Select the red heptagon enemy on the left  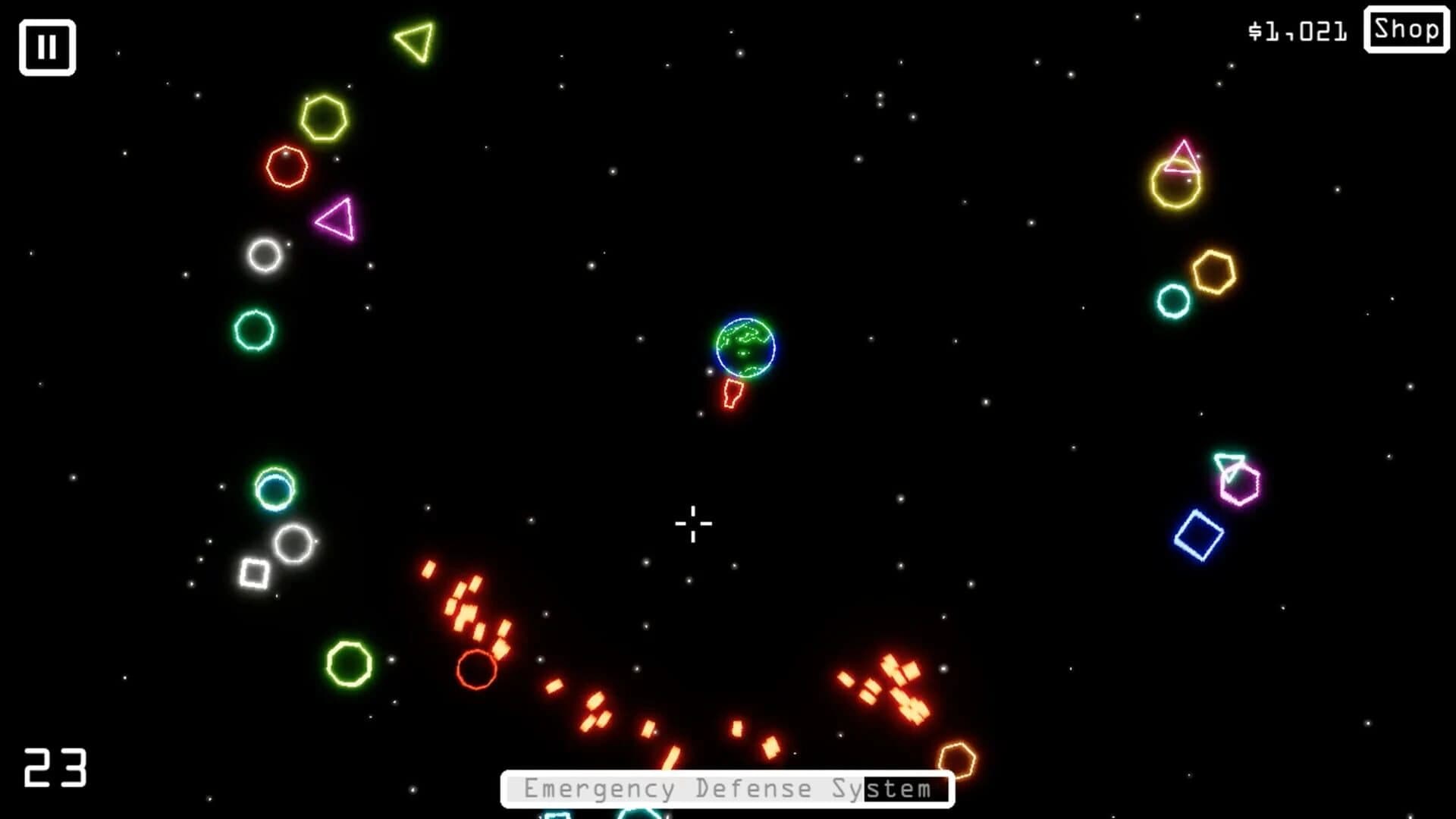click(x=288, y=165)
